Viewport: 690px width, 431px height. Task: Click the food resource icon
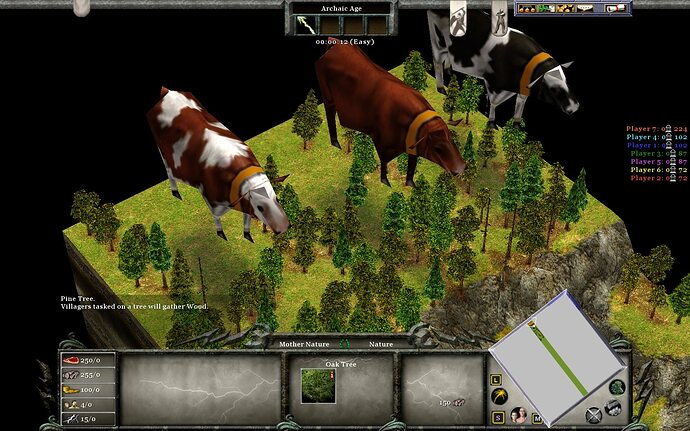[70, 360]
